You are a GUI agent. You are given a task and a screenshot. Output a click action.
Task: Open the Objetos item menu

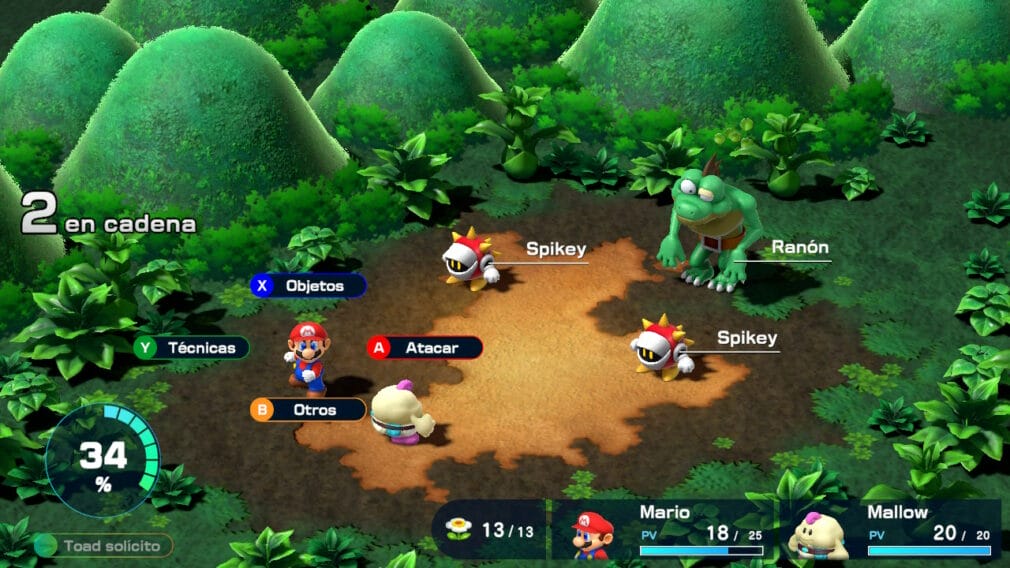pyautogui.click(x=308, y=286)
